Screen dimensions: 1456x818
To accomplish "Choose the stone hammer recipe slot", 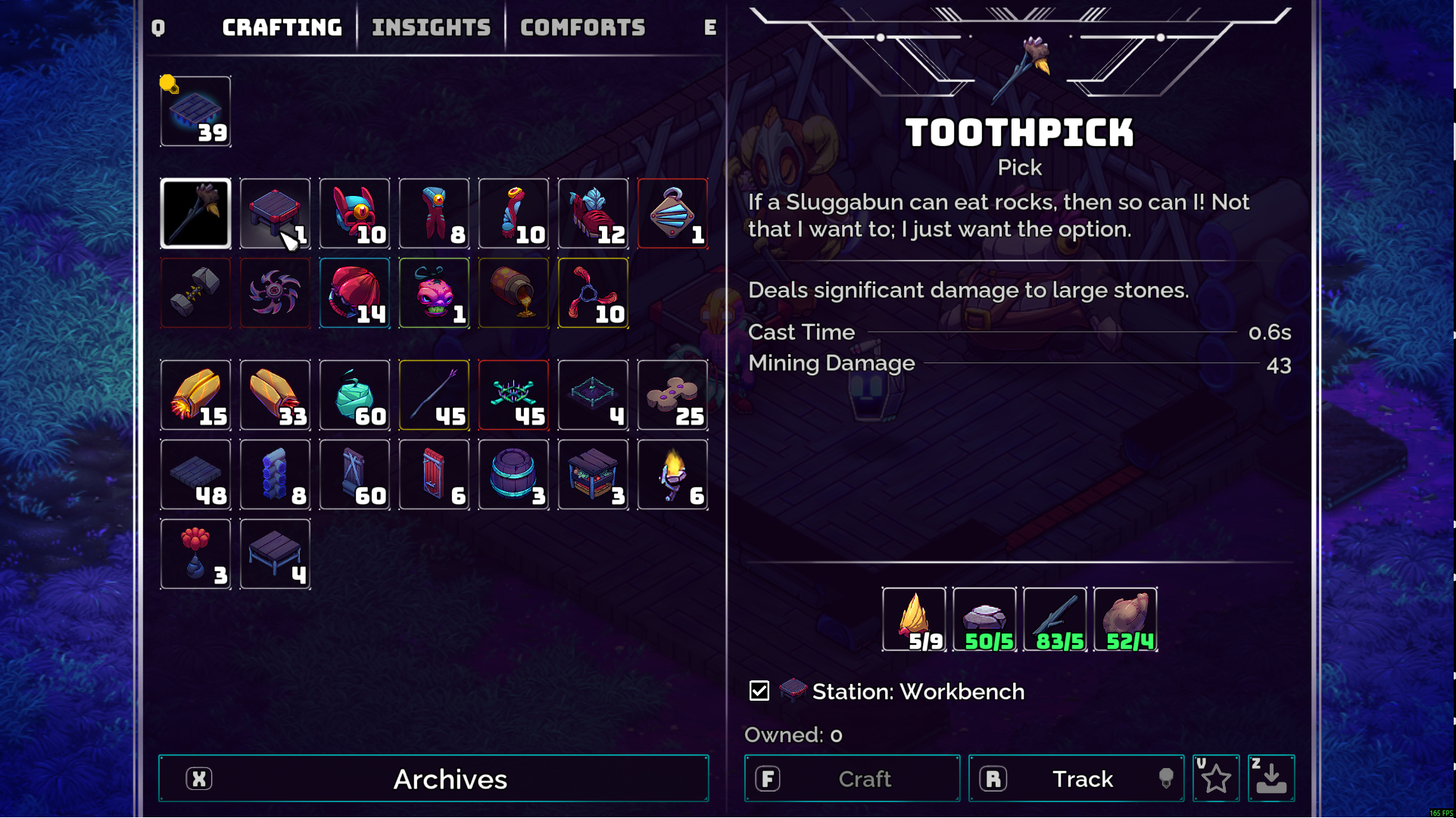I will pyautogui.click(x=195, y=294).
